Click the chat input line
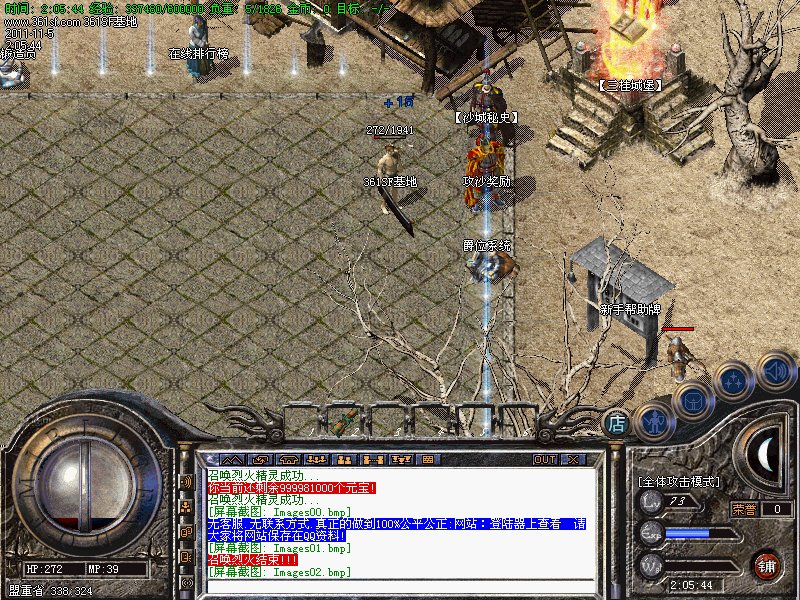800x600 pixels. (400, 588)
